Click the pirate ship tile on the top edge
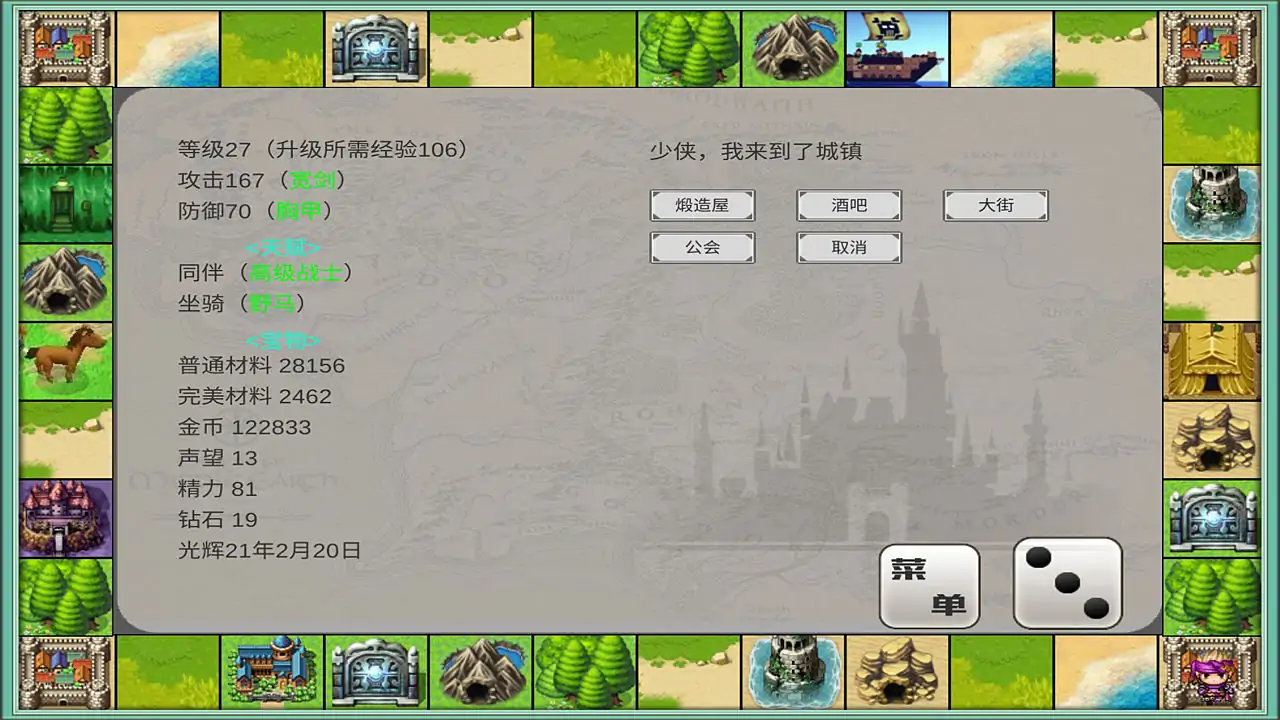Screen dimensions: 1280x720 [896, 45]
